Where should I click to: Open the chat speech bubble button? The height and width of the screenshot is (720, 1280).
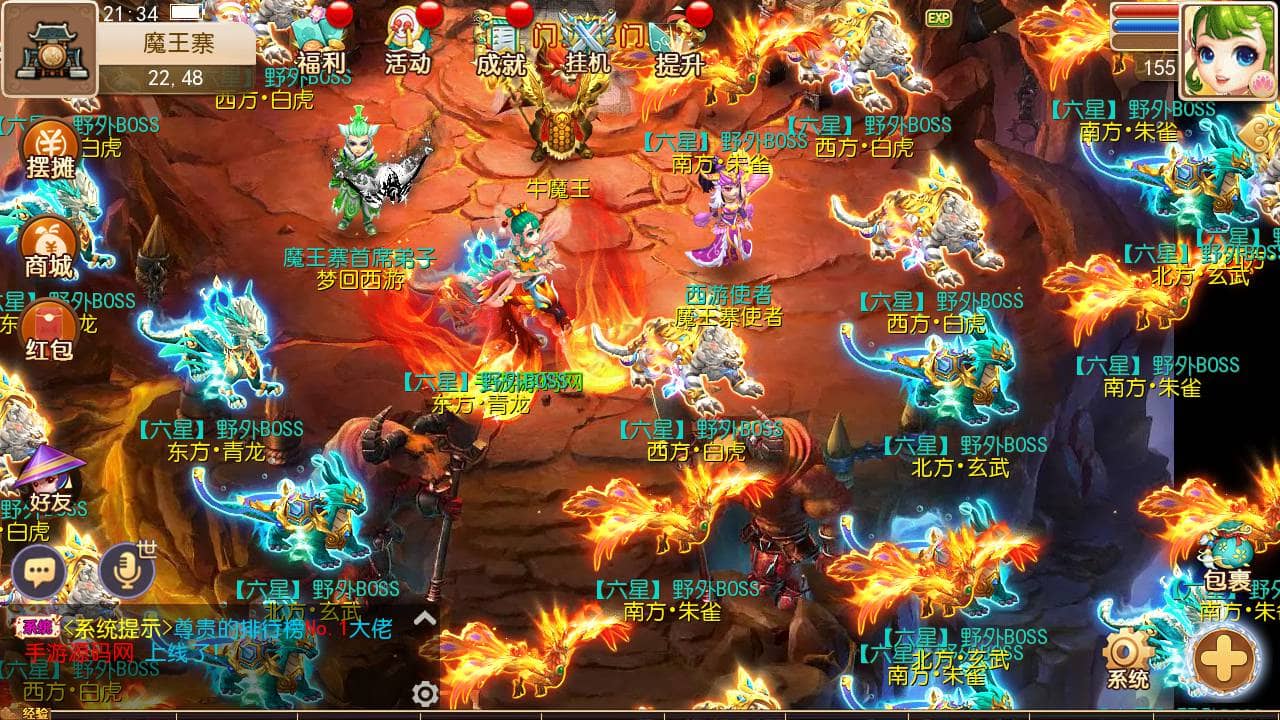pos(39,572)
